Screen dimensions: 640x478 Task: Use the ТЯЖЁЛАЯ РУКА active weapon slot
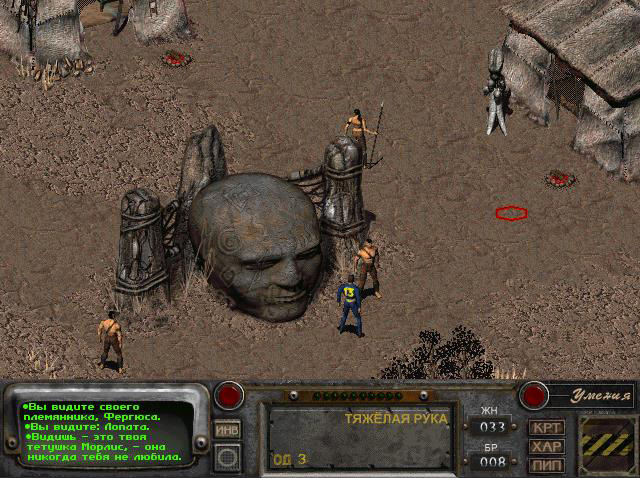pos(358,437)
